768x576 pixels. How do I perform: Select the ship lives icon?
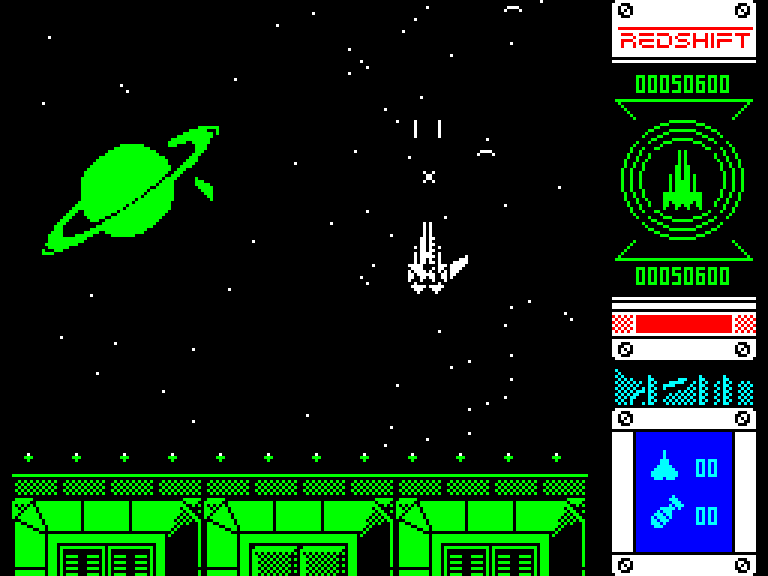coord(665,466)
